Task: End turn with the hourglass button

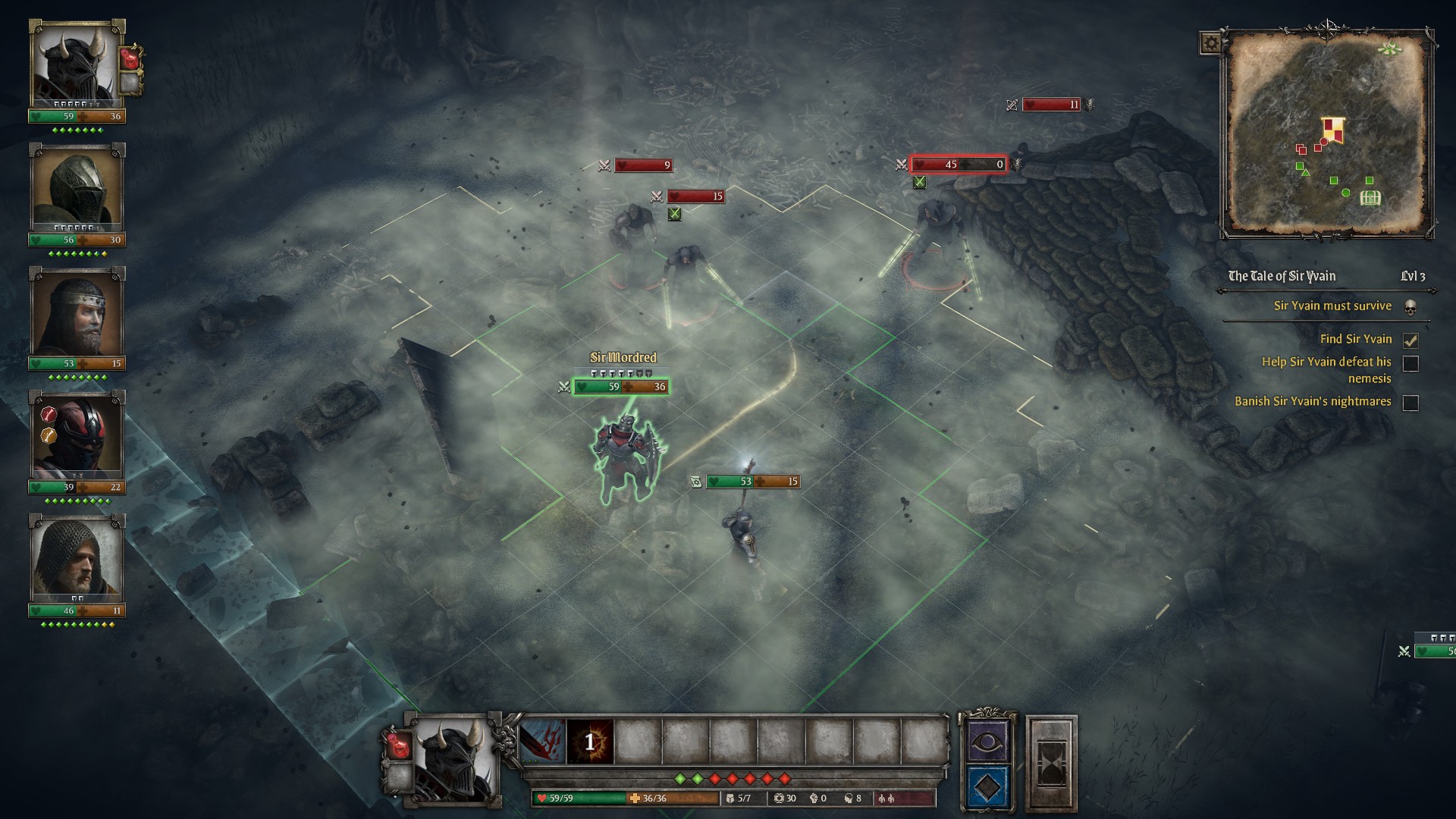Action: tap(1051, 764)
